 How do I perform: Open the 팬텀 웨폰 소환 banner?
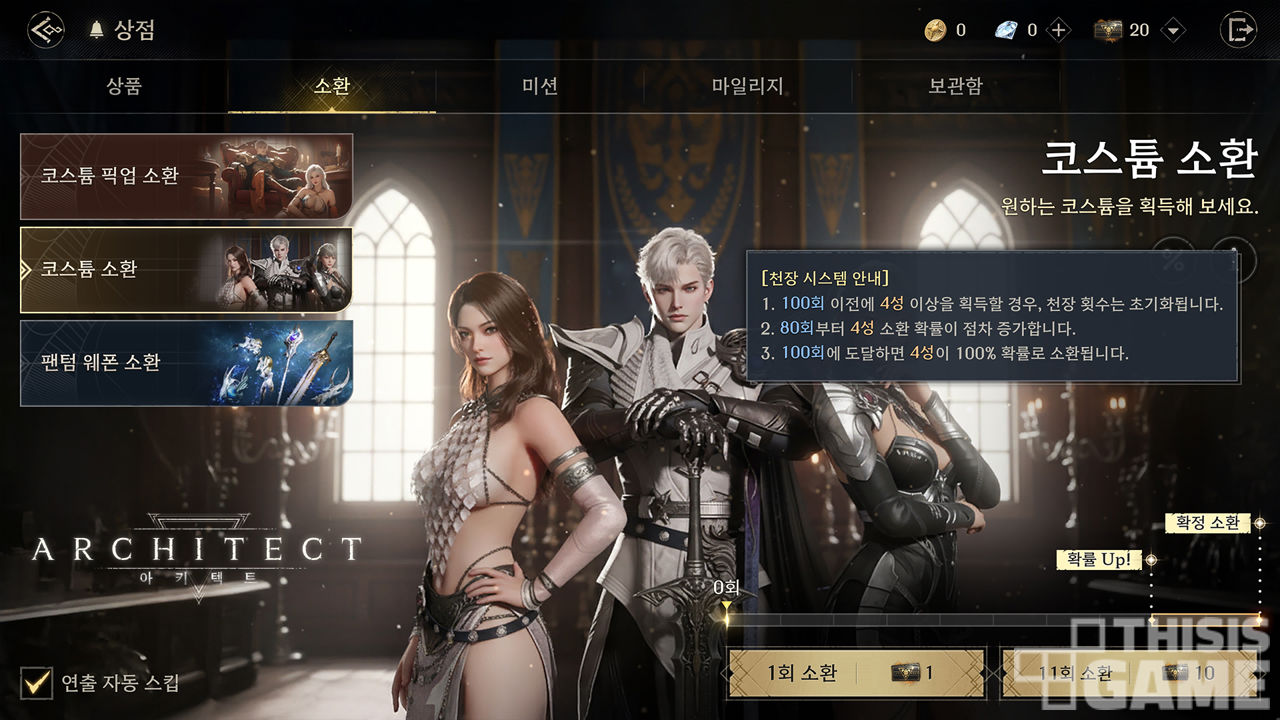(x=186, y=362)
